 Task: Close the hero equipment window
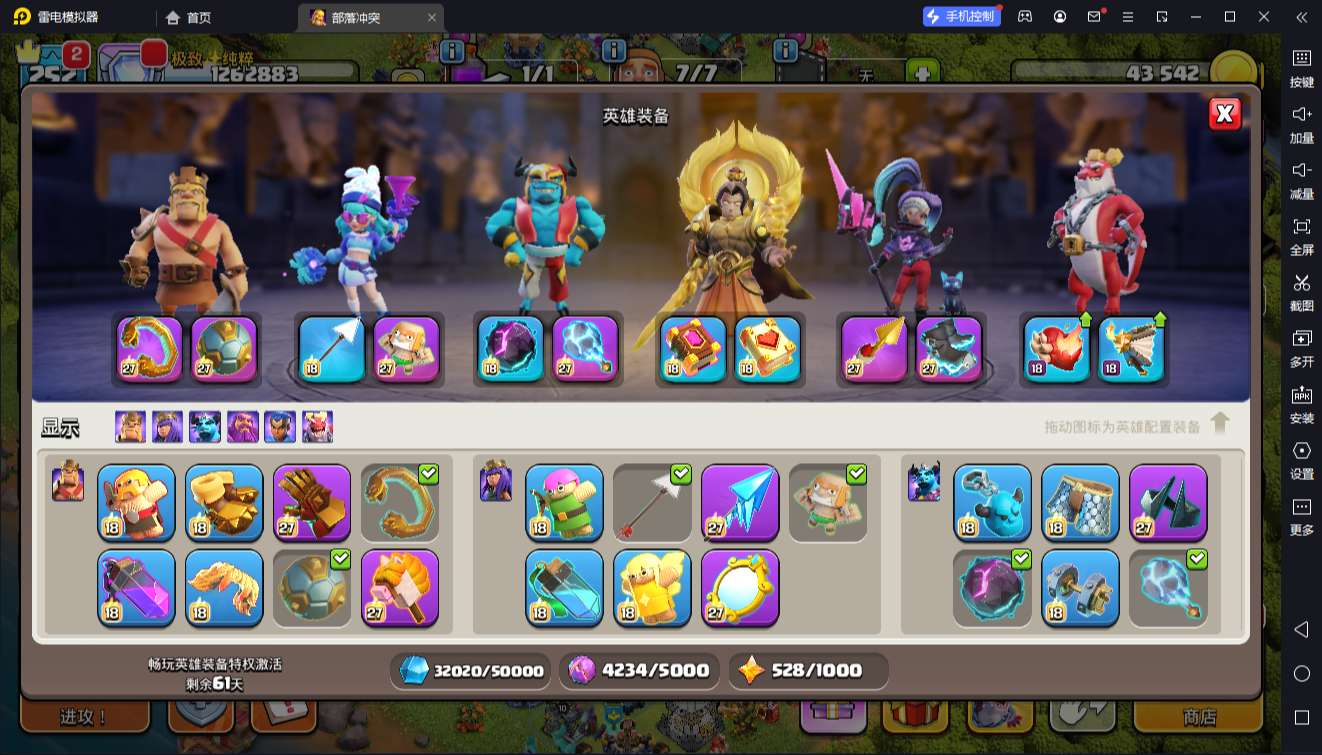(x=1224, y=114)
